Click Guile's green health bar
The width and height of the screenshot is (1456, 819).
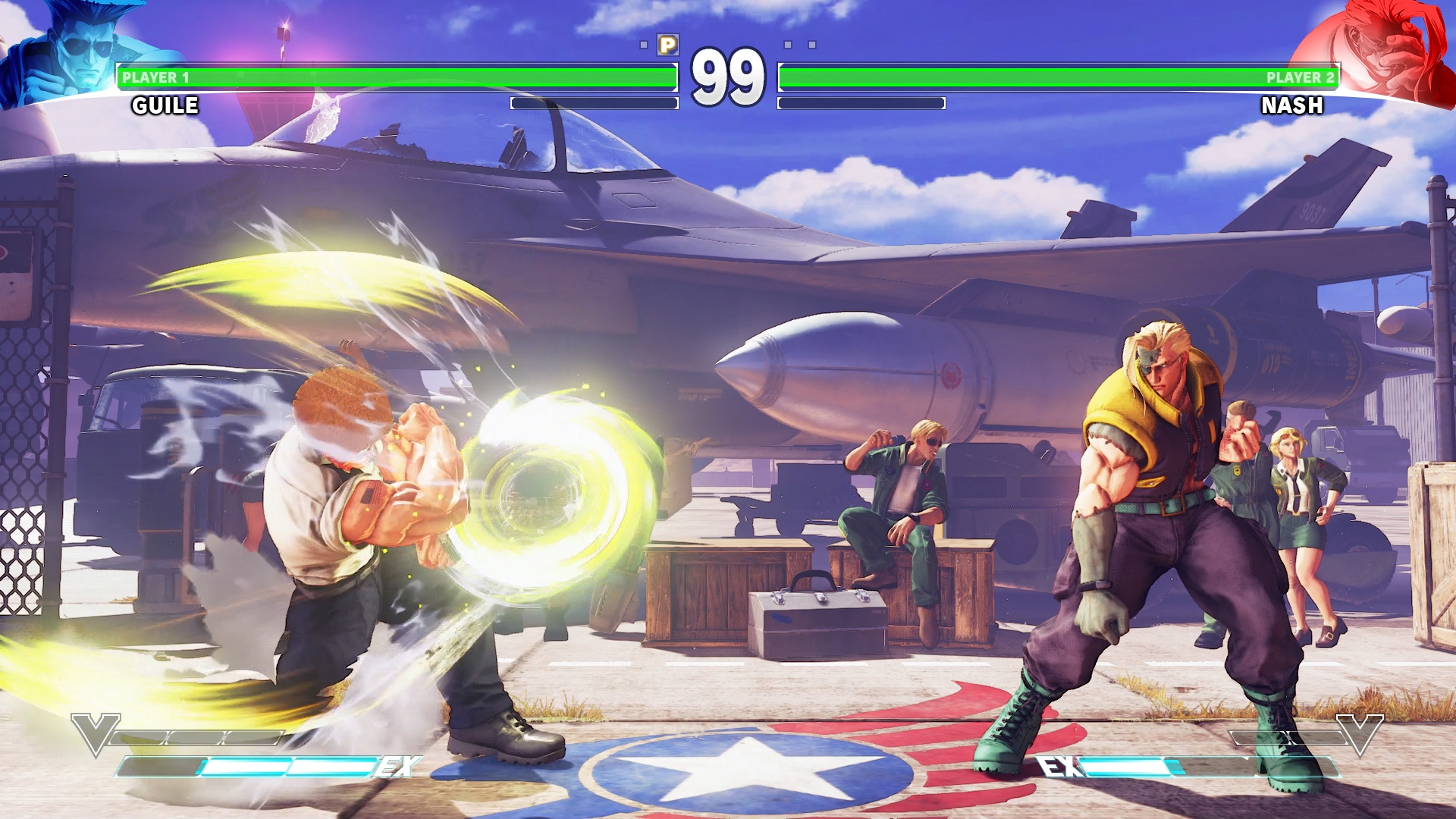(394, 76)
